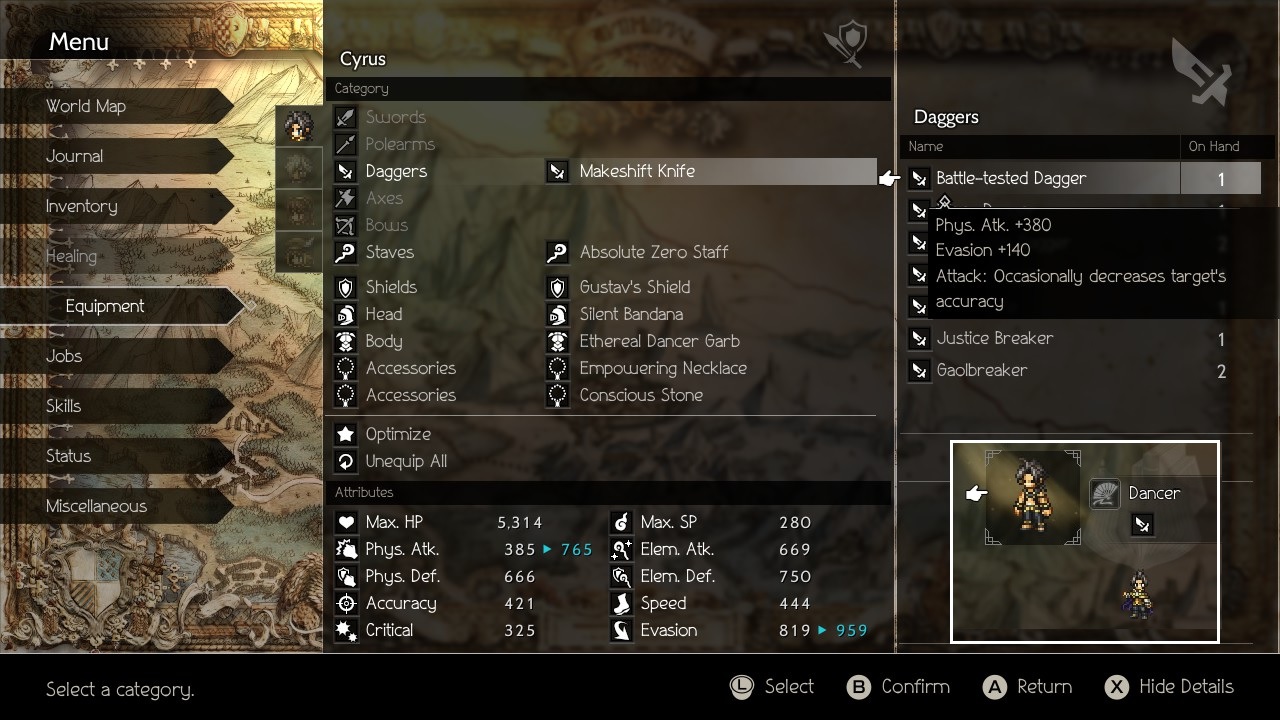Select the Inventory menu entry
Screen dimensions: 1280x720
coord(82,206)
